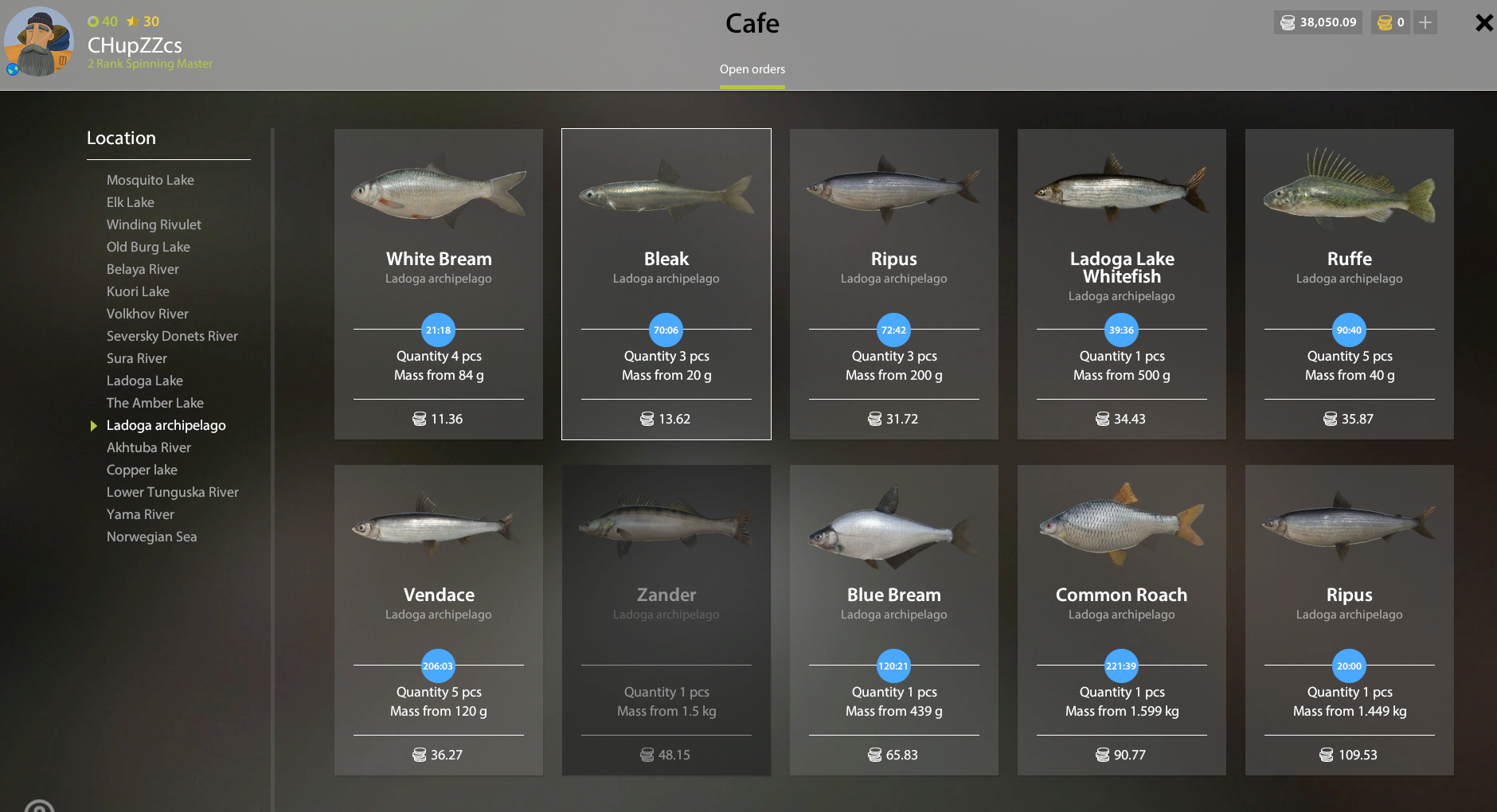Pick the Blue Bream order card
The width and height of the screenshot is (1497, 812).
point(894,620)
